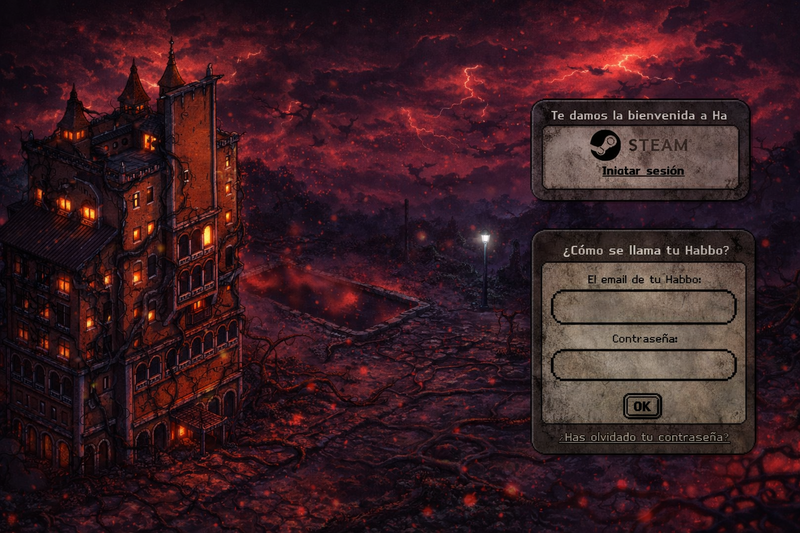The width and height of the screenshot is (800, 533).
Task: Open the forgotten password link
Action: [x=644, y=438]
